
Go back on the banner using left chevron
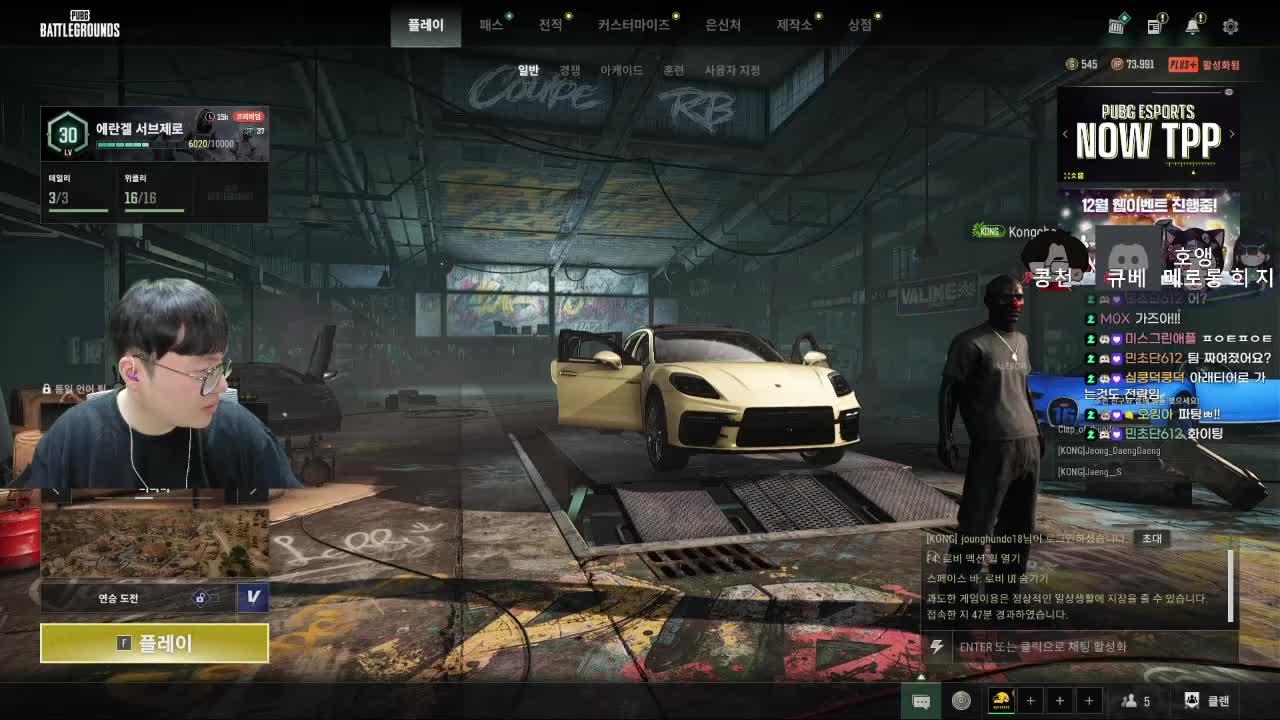point(1065,133)
